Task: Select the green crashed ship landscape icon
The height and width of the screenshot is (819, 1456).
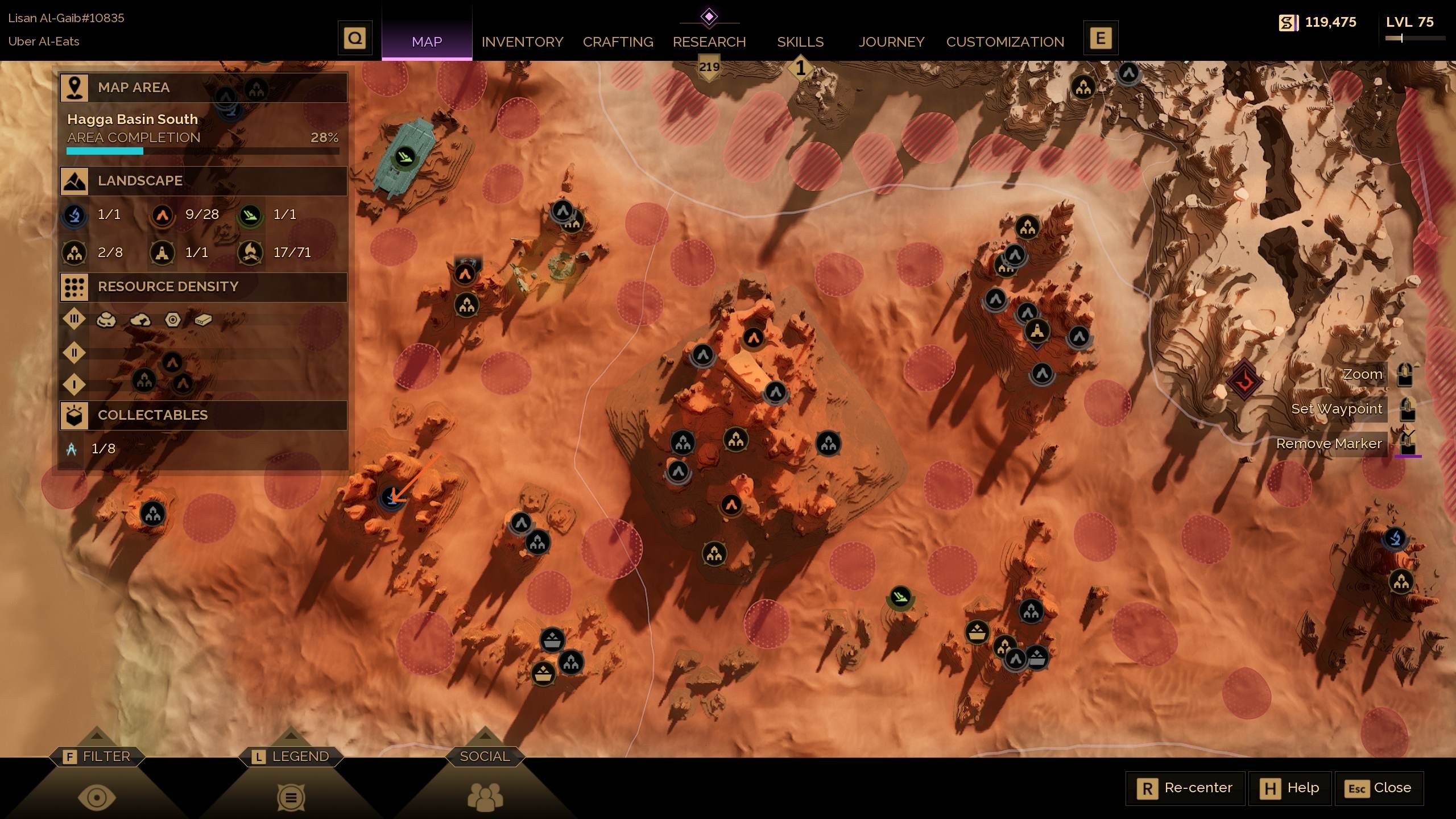Action: [249, 215]
